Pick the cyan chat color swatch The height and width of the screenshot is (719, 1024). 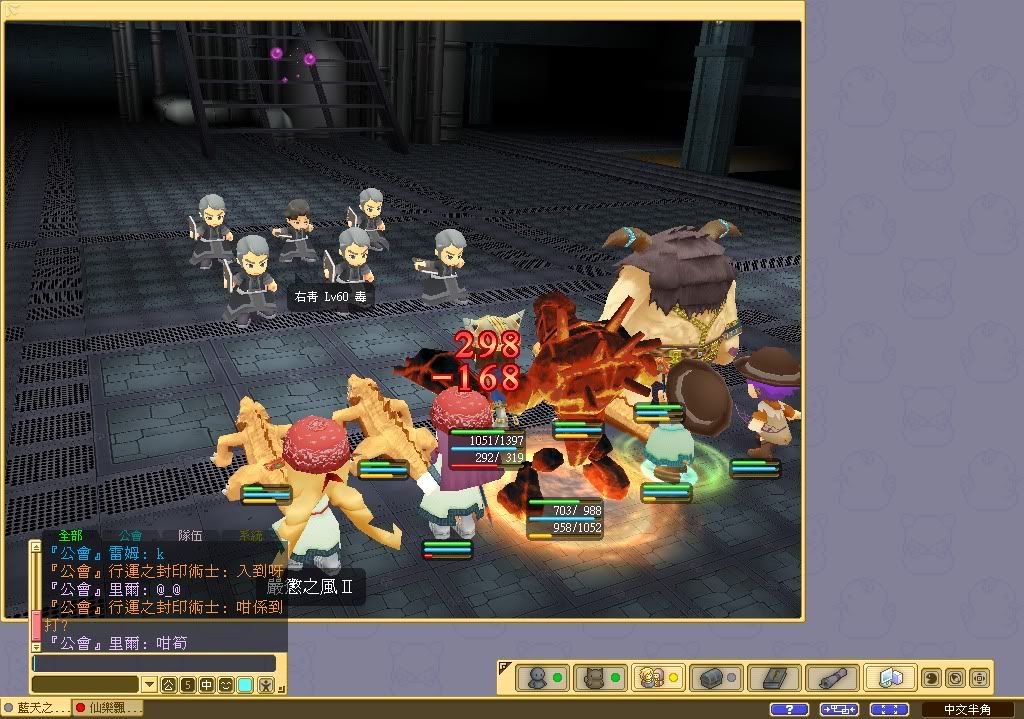(245, 685)
